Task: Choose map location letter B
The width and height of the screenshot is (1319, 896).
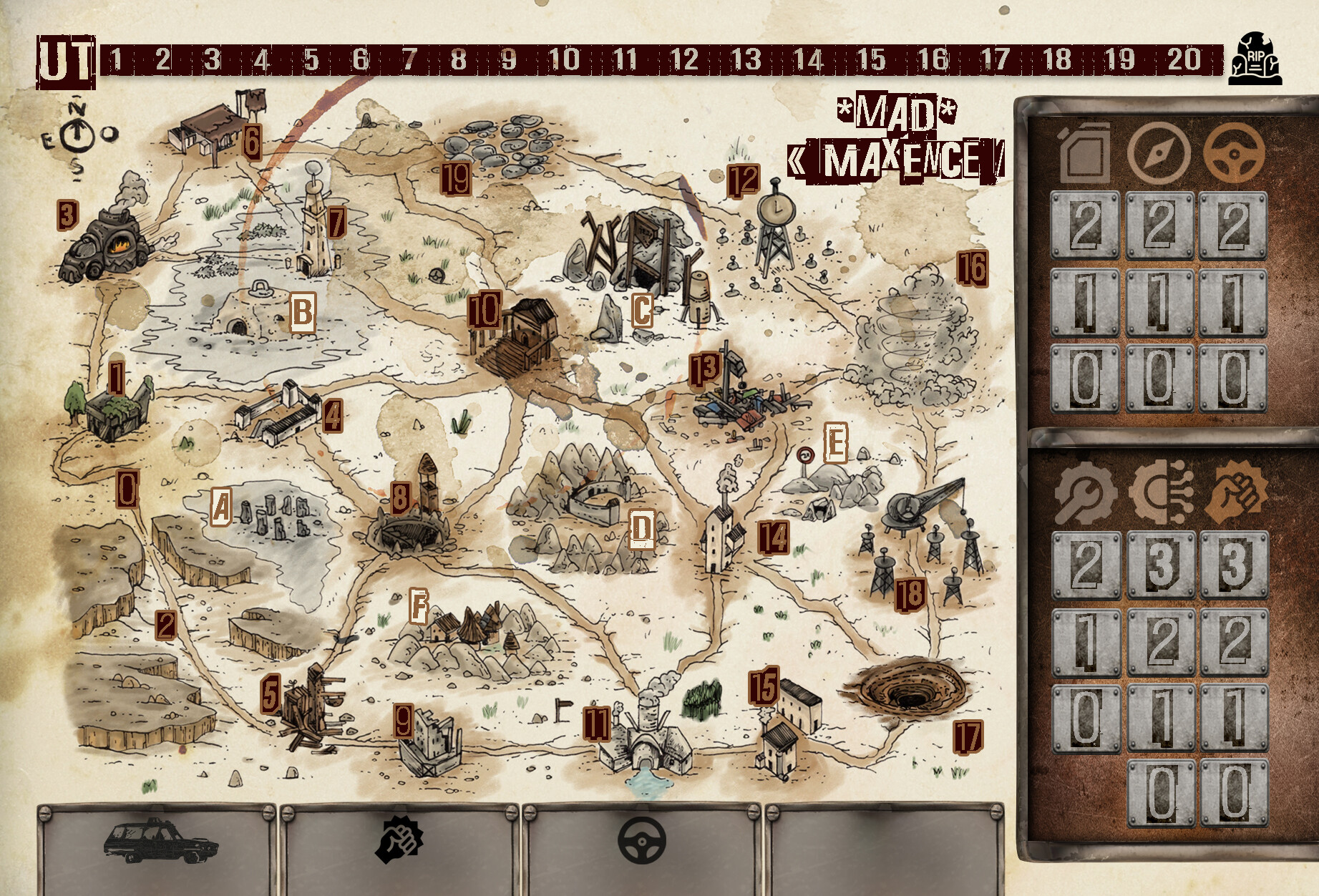Action: [x=303, y=313]
